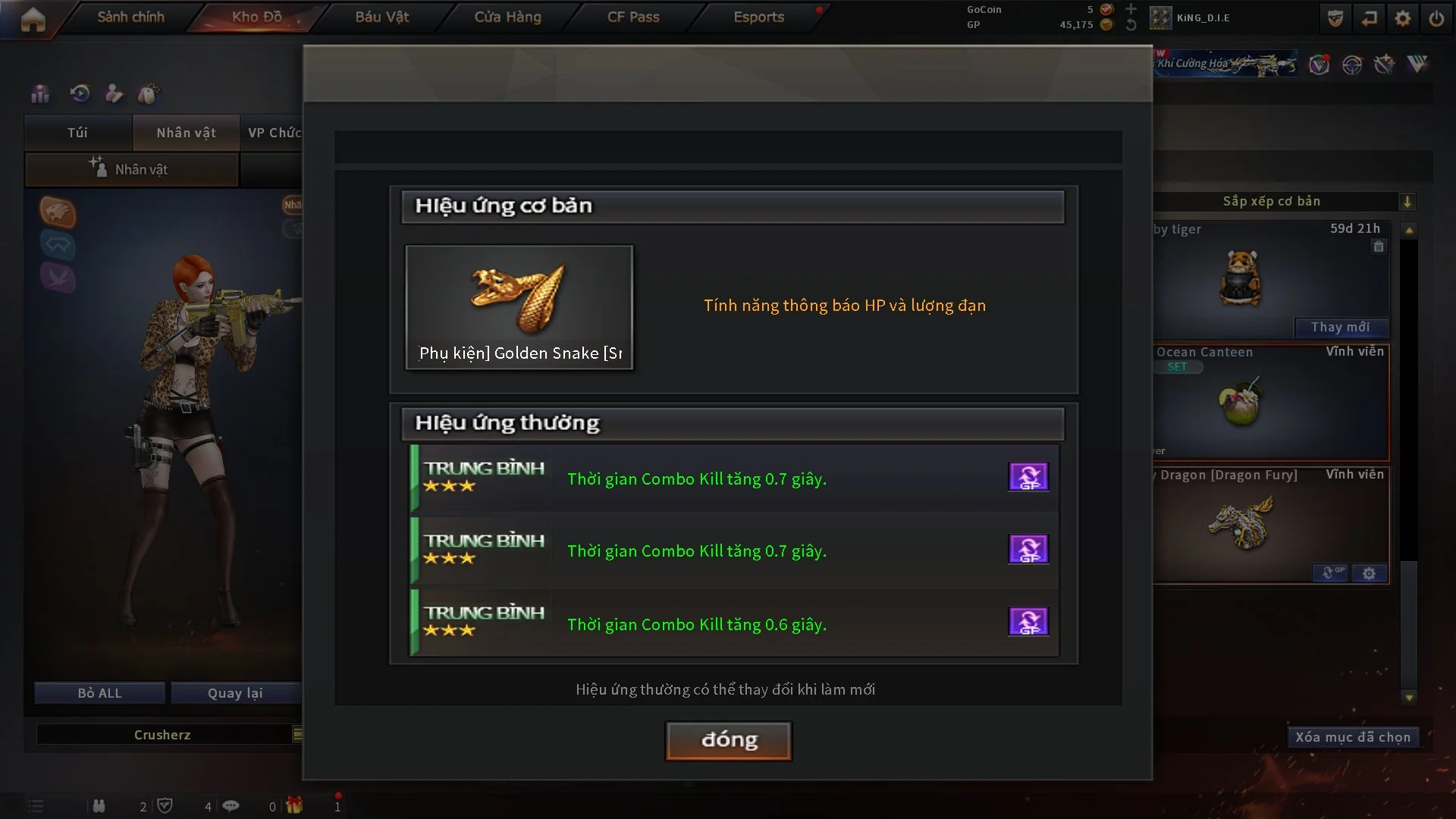
Task: Open the Kho Đồ inventory tab
Action: coord(256,17)
